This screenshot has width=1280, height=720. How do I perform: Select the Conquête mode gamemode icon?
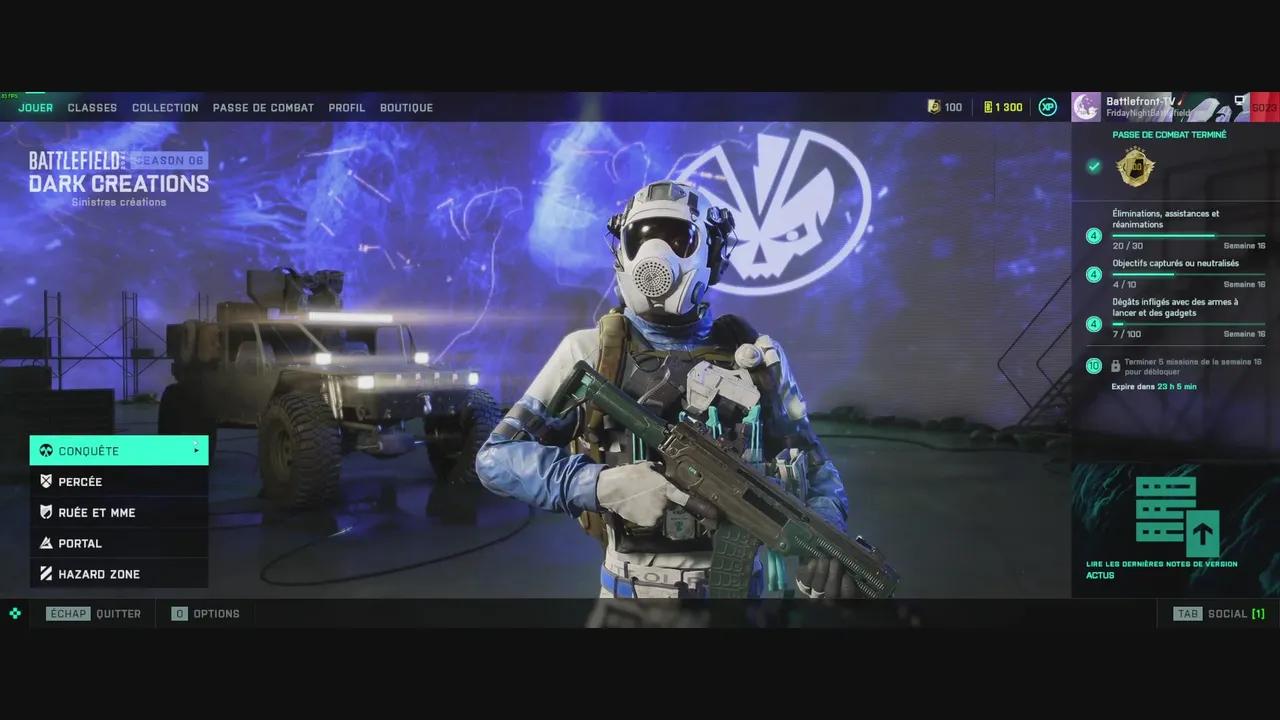click(44, 450)
